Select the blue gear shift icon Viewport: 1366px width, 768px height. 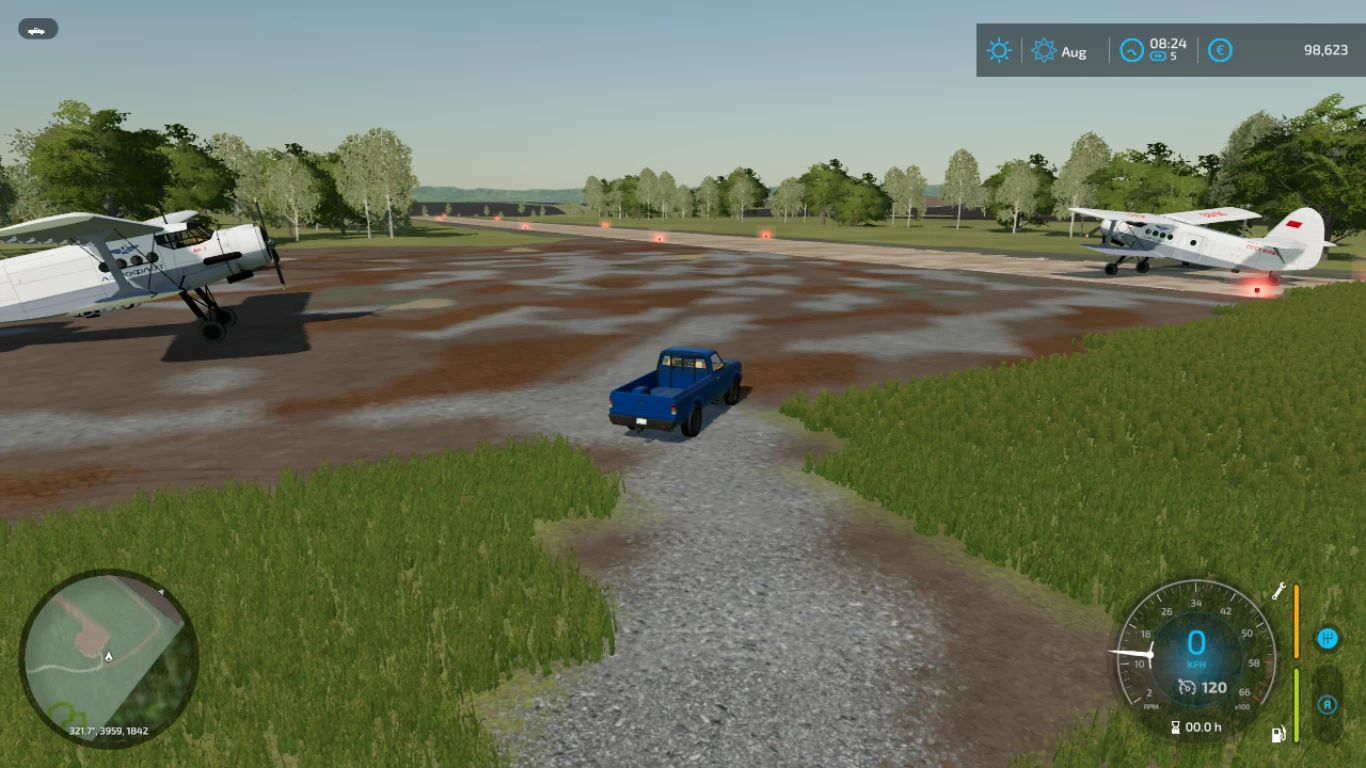(1328, 638)
